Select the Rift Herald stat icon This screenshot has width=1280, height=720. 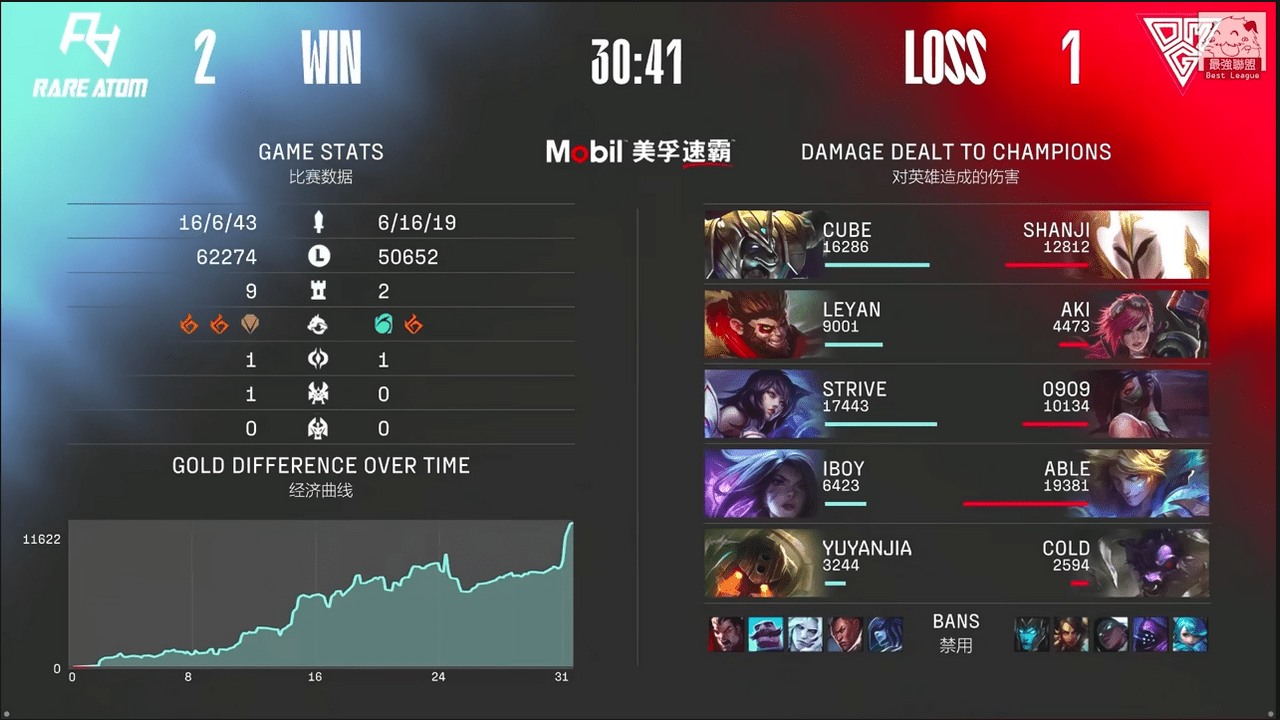point(320,359)
